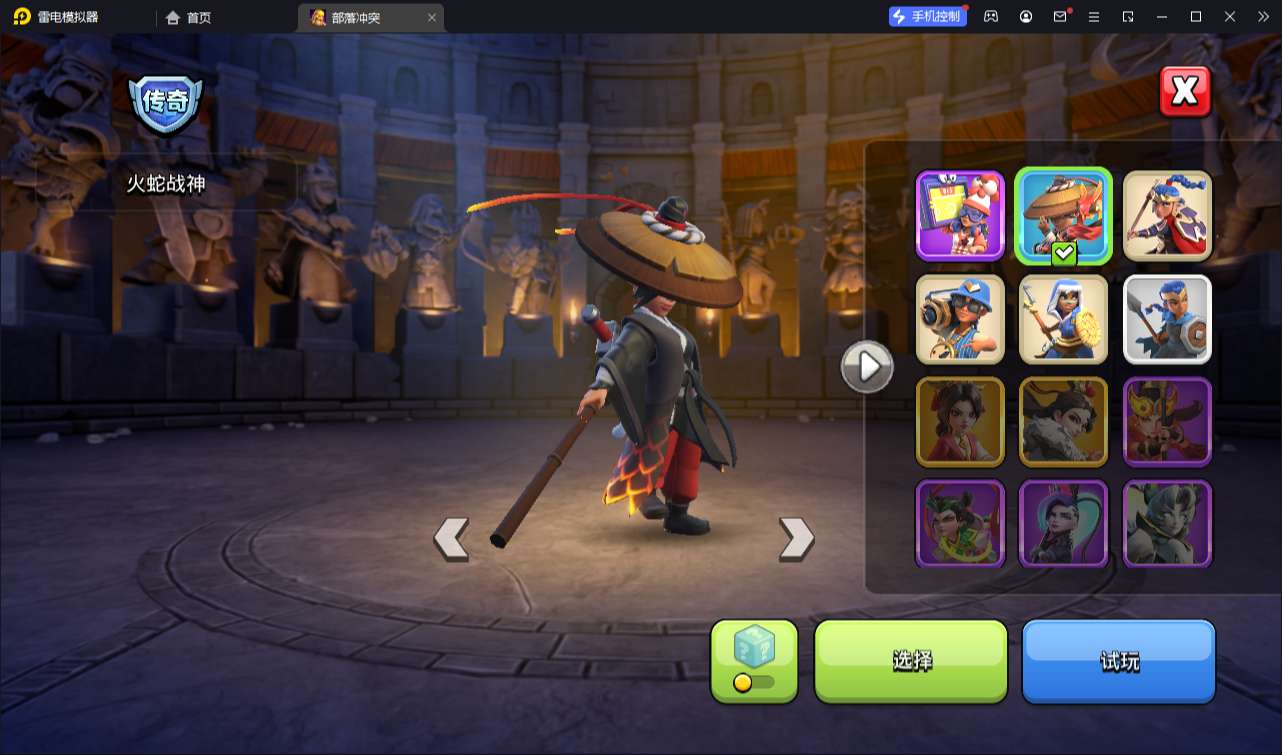Select the green-haired skin with gold necklace

click(960, 524)
